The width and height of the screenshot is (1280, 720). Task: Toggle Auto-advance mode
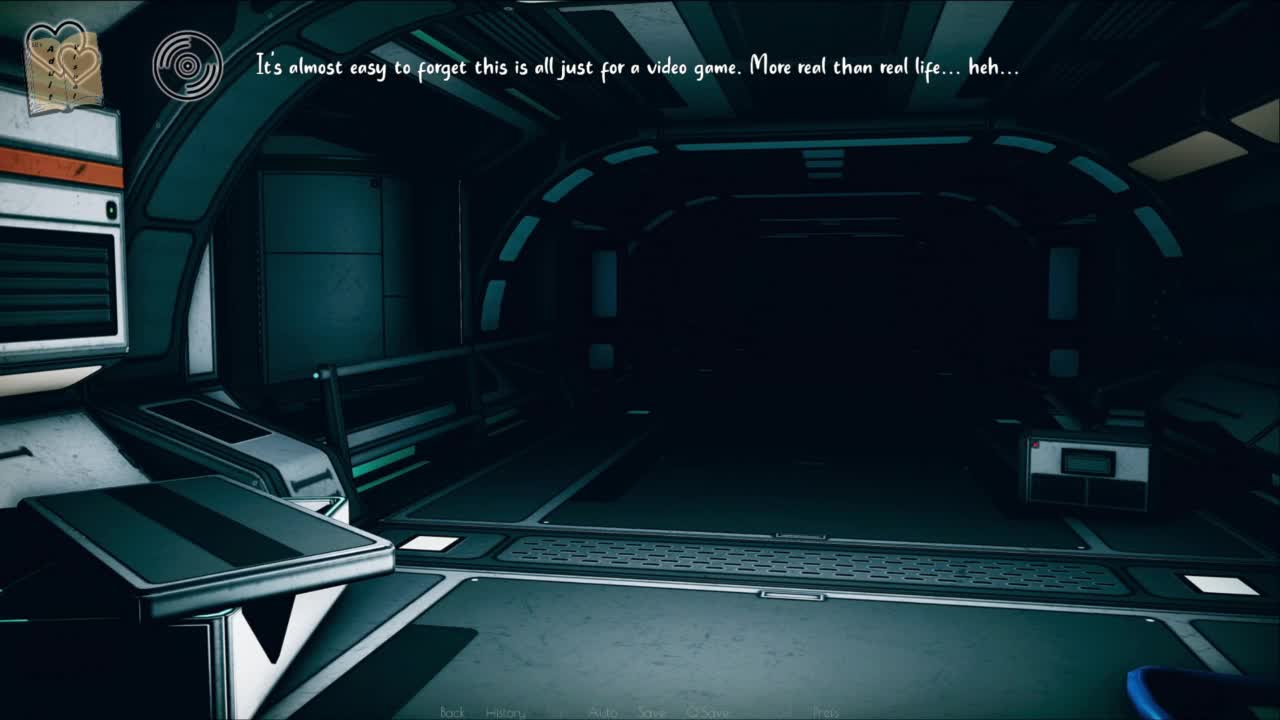[603, 712]
